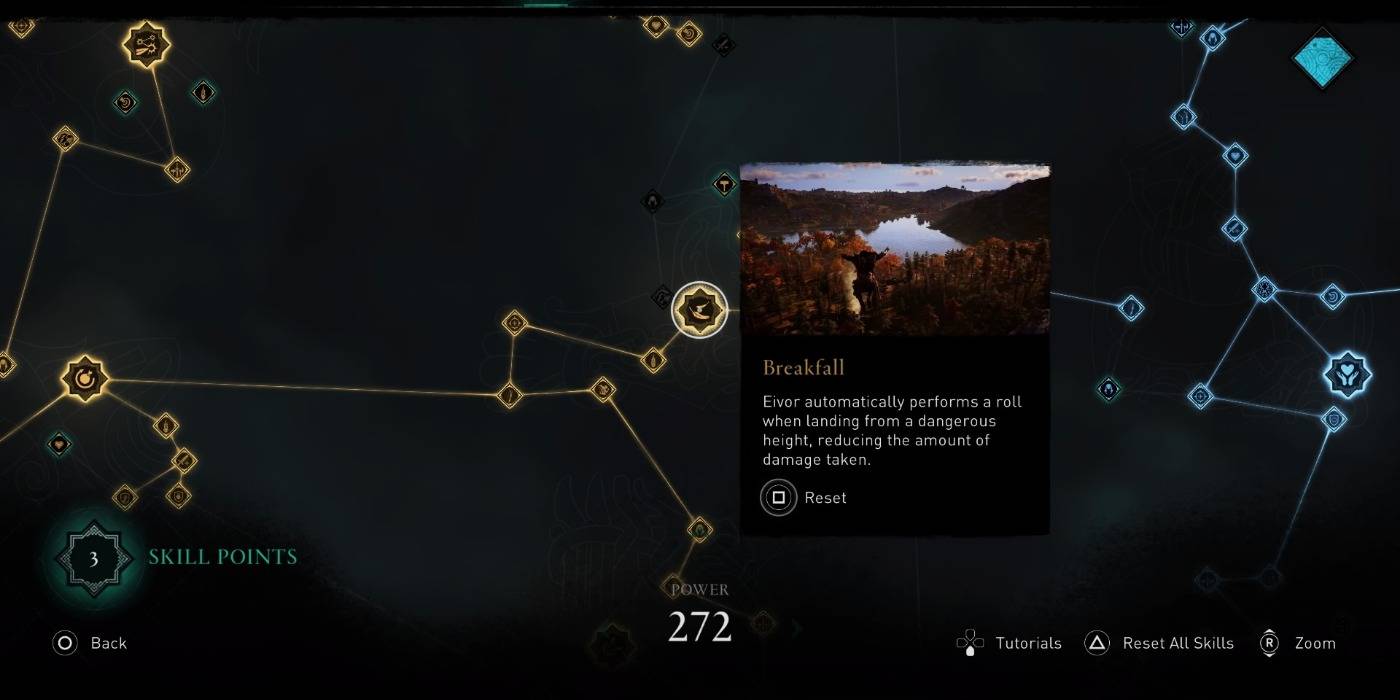This screenshot has width=1400, height=700.
Task: Select the teal-bordered hammer skill node
Action: pyautogui.click(x=724, y=184)
